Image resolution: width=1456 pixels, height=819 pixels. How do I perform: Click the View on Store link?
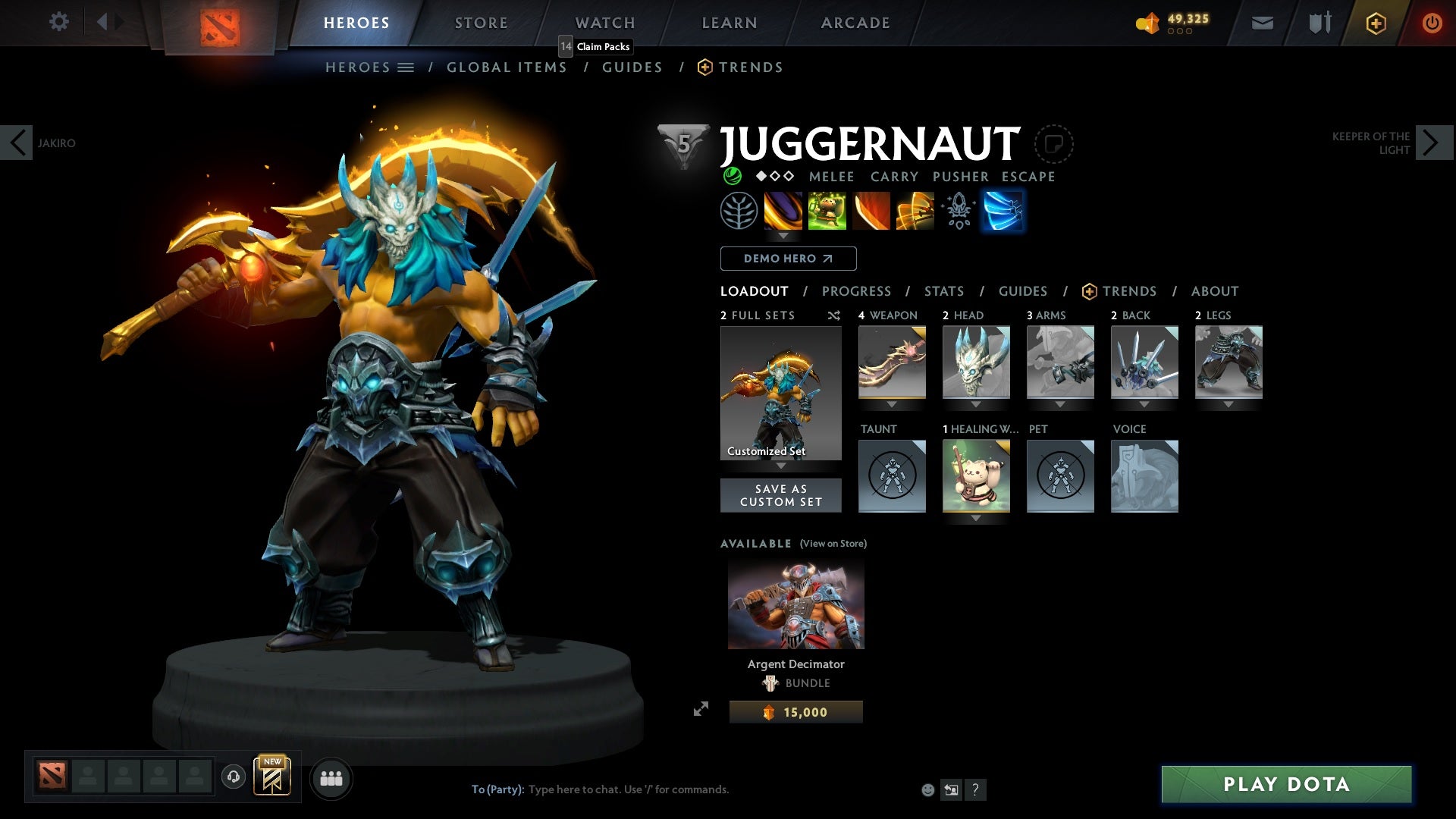coord(833,544)
